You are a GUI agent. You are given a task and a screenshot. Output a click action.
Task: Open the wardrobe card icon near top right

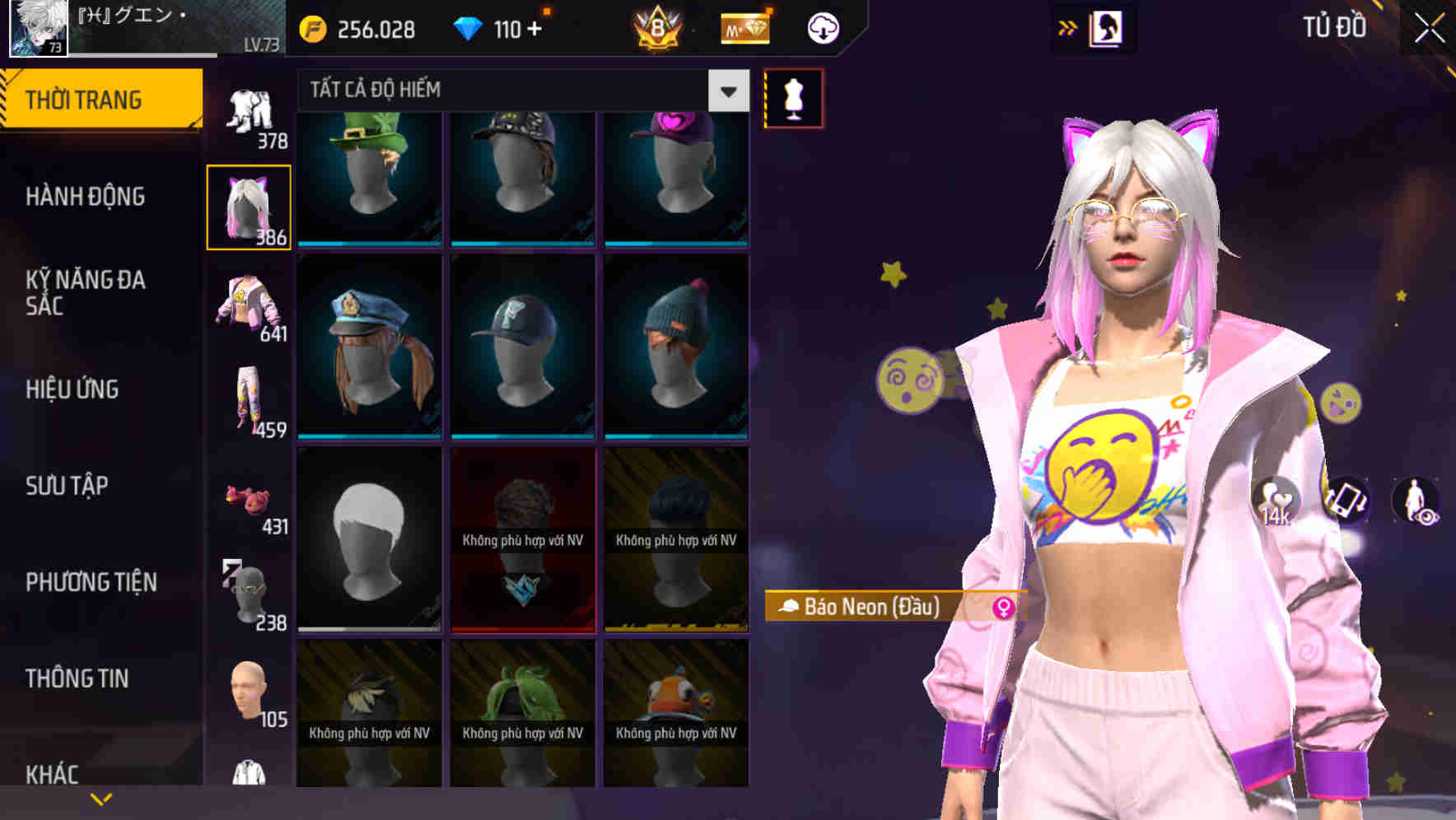[x=1104, y=27]
